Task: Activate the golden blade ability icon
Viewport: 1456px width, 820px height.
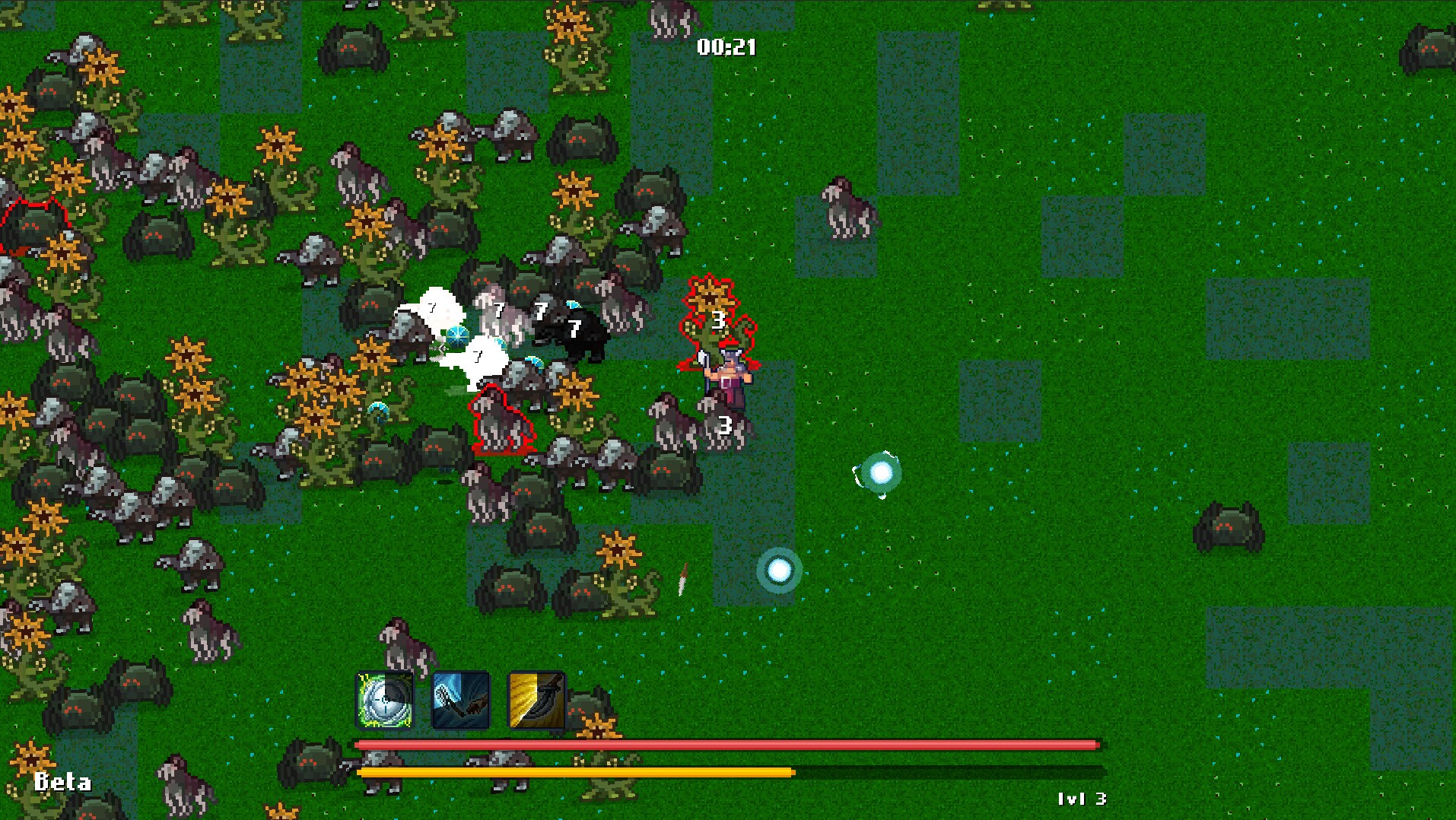Action: 537,699
